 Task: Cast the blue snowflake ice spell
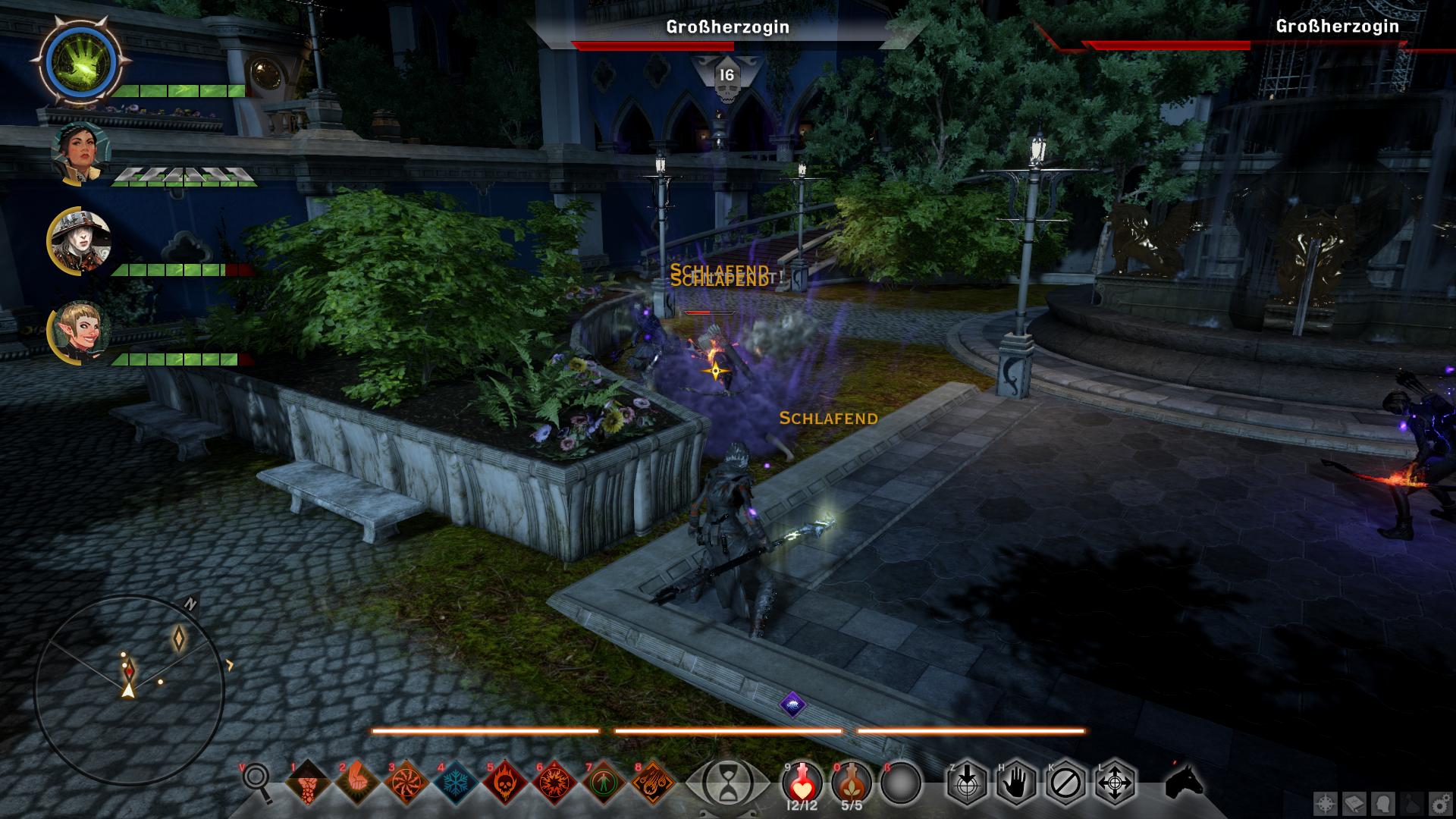[x=455, y=783]
